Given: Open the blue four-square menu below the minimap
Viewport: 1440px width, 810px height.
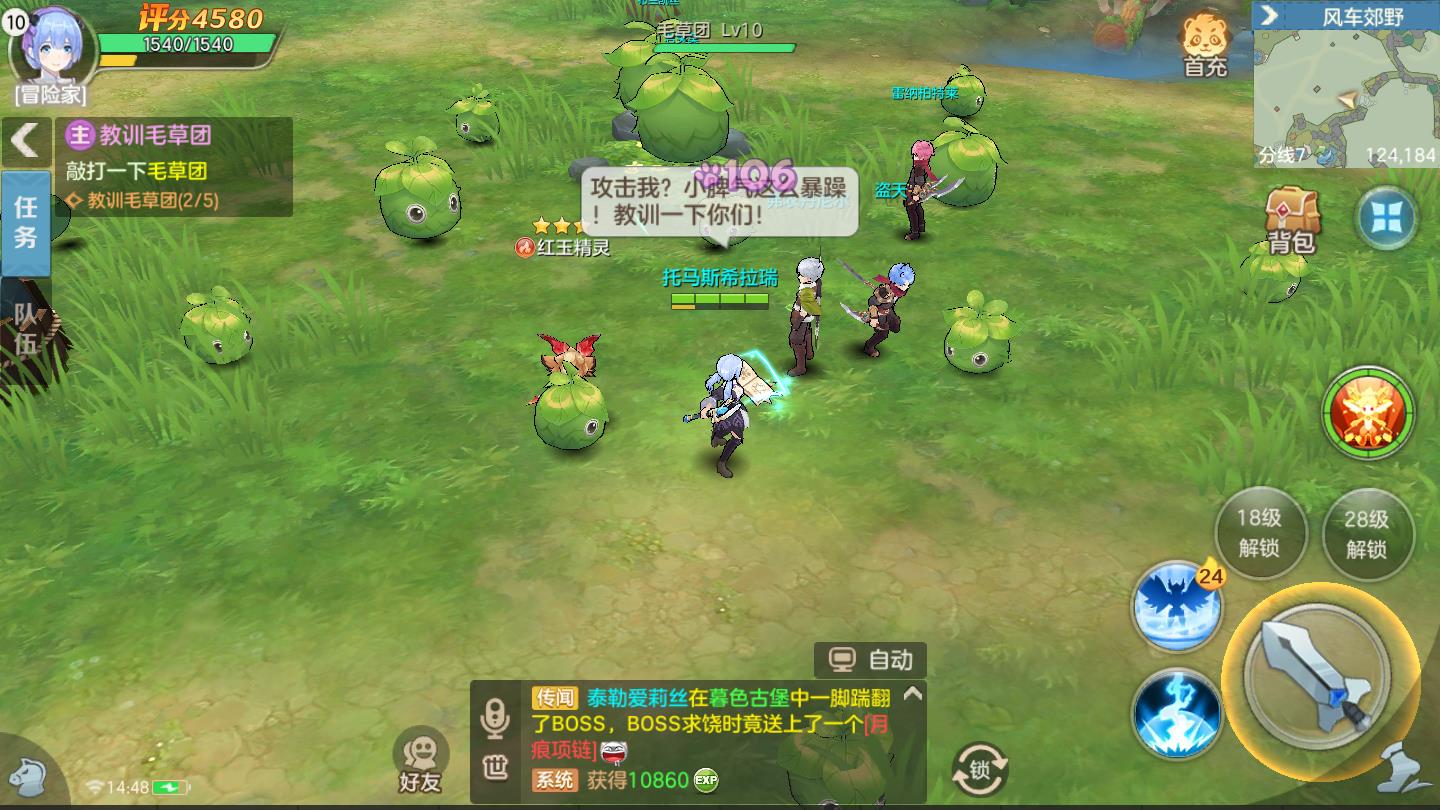Looking at the screenshot, I should coord(1387,217).
